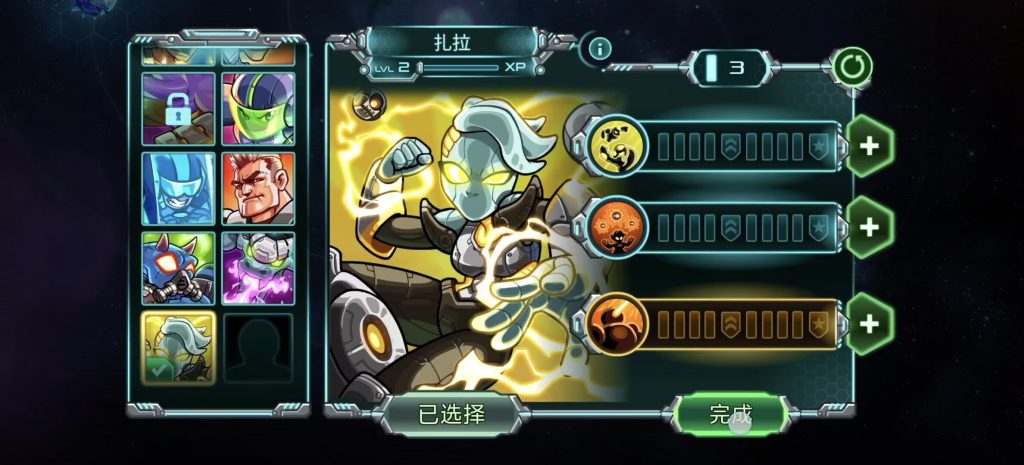The image size is (1024, 465).
Task: Select the locked hero portrait
Action: click(x=179, y=109)
